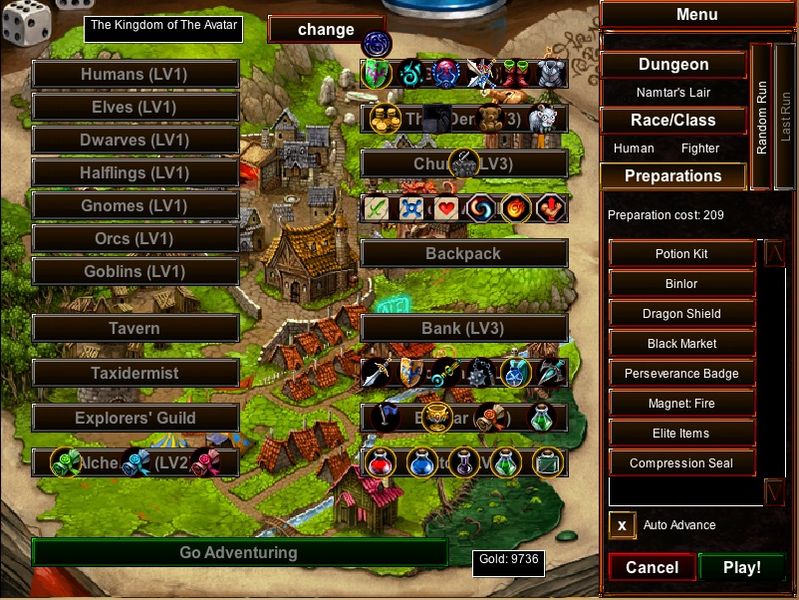Viewport: 799px width, 600px height.
Task: Click Play! to start the run
Action: pyautogui.click(x=741, y=567)
